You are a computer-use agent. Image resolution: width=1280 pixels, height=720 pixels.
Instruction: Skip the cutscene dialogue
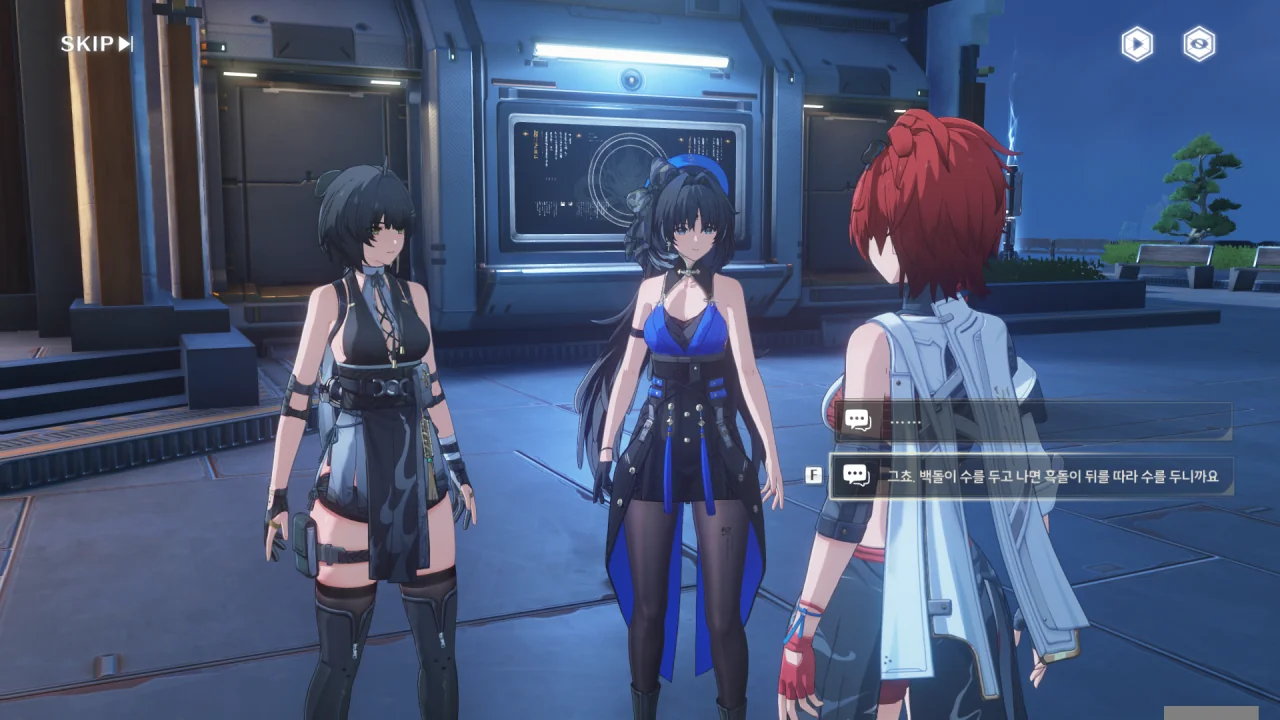pos(97,44)
